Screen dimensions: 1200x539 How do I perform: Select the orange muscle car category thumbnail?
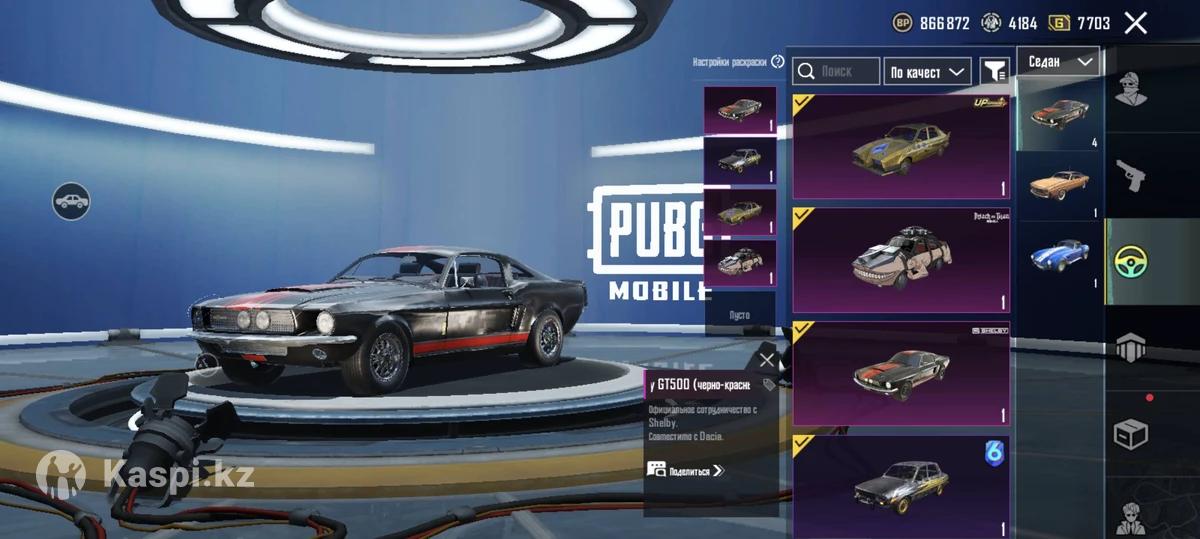tap(1058, 184)
